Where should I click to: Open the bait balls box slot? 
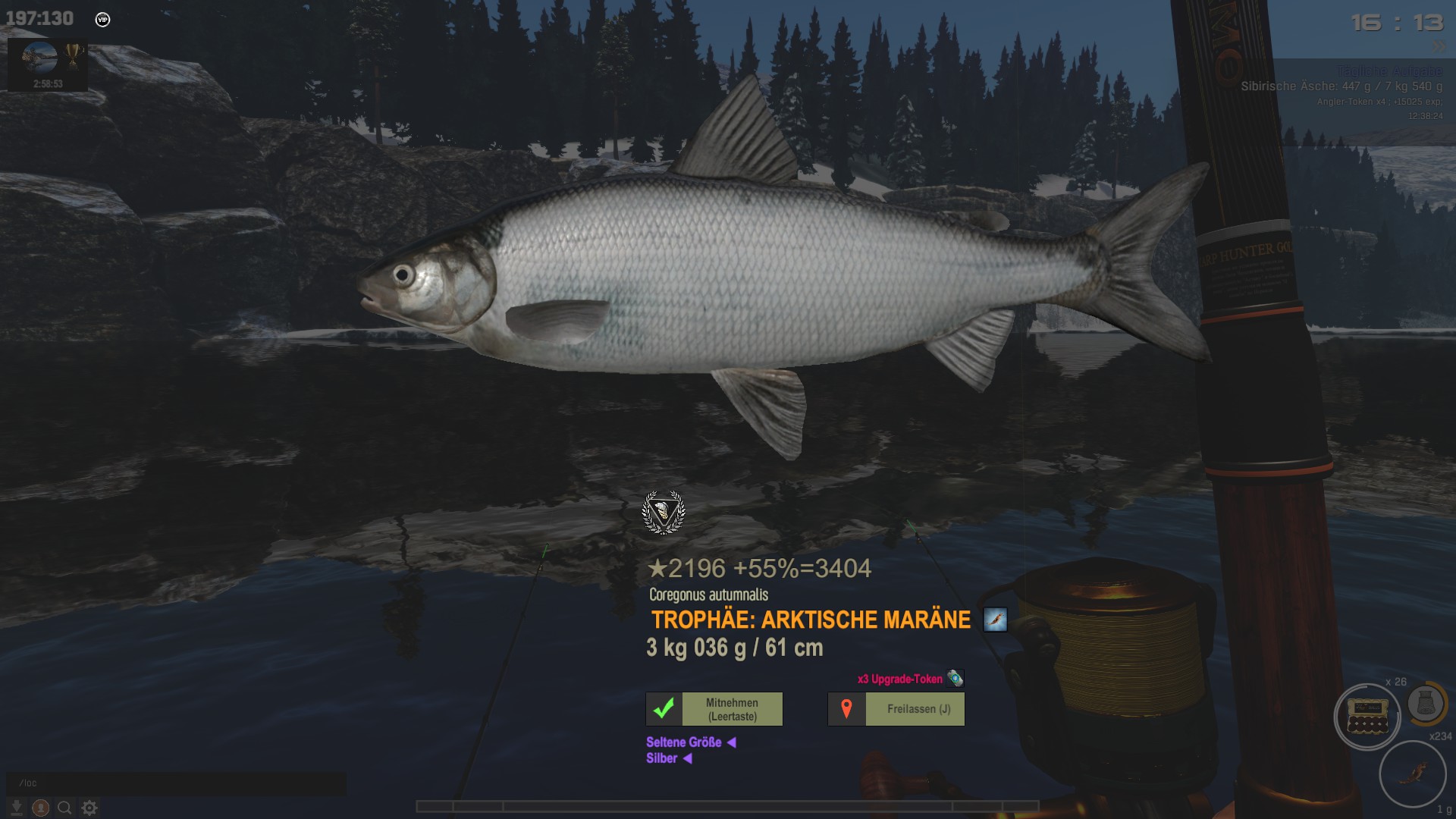[1367, 717]
